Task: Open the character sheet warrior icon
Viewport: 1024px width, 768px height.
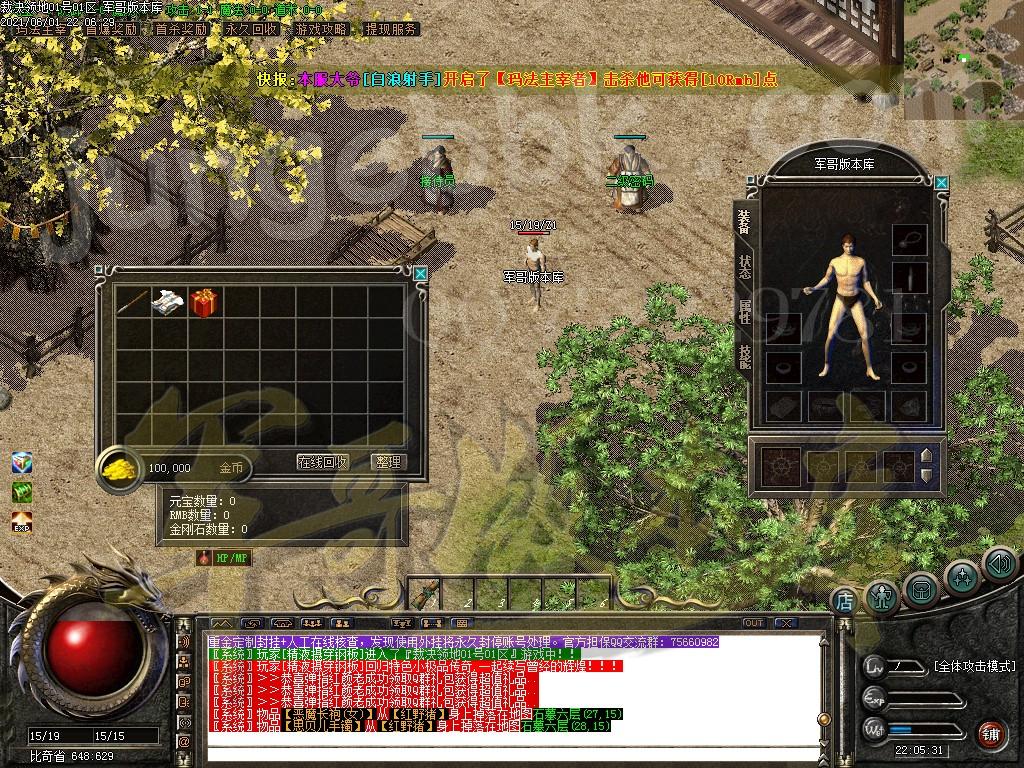Action: (x=882, y=597)
